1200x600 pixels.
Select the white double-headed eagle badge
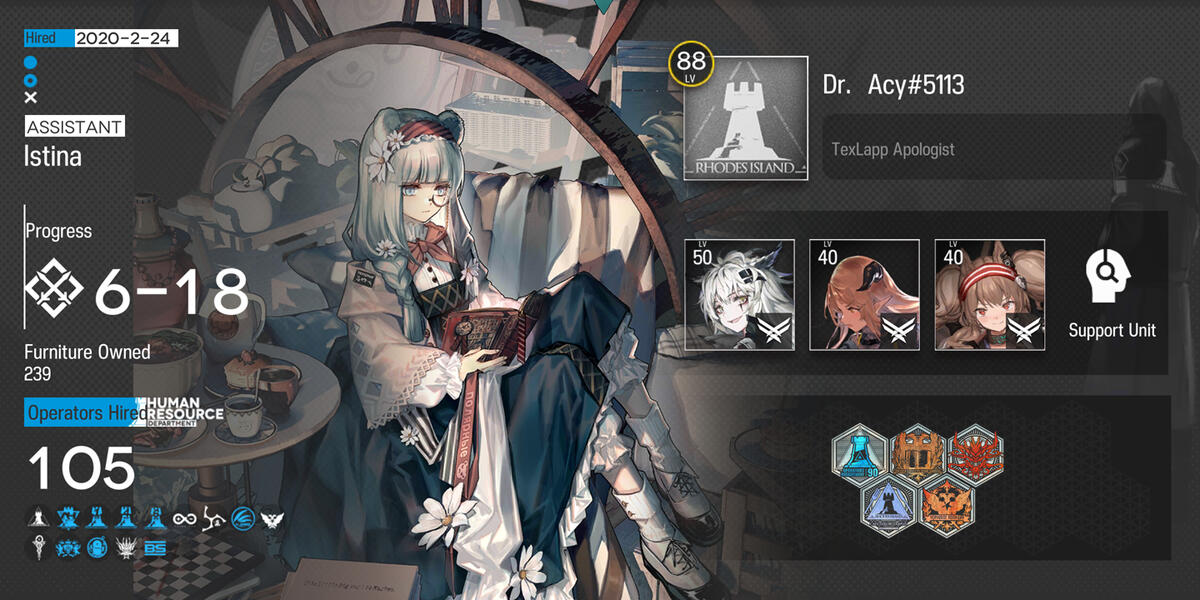pyautogui.click(x=272, y=519)
